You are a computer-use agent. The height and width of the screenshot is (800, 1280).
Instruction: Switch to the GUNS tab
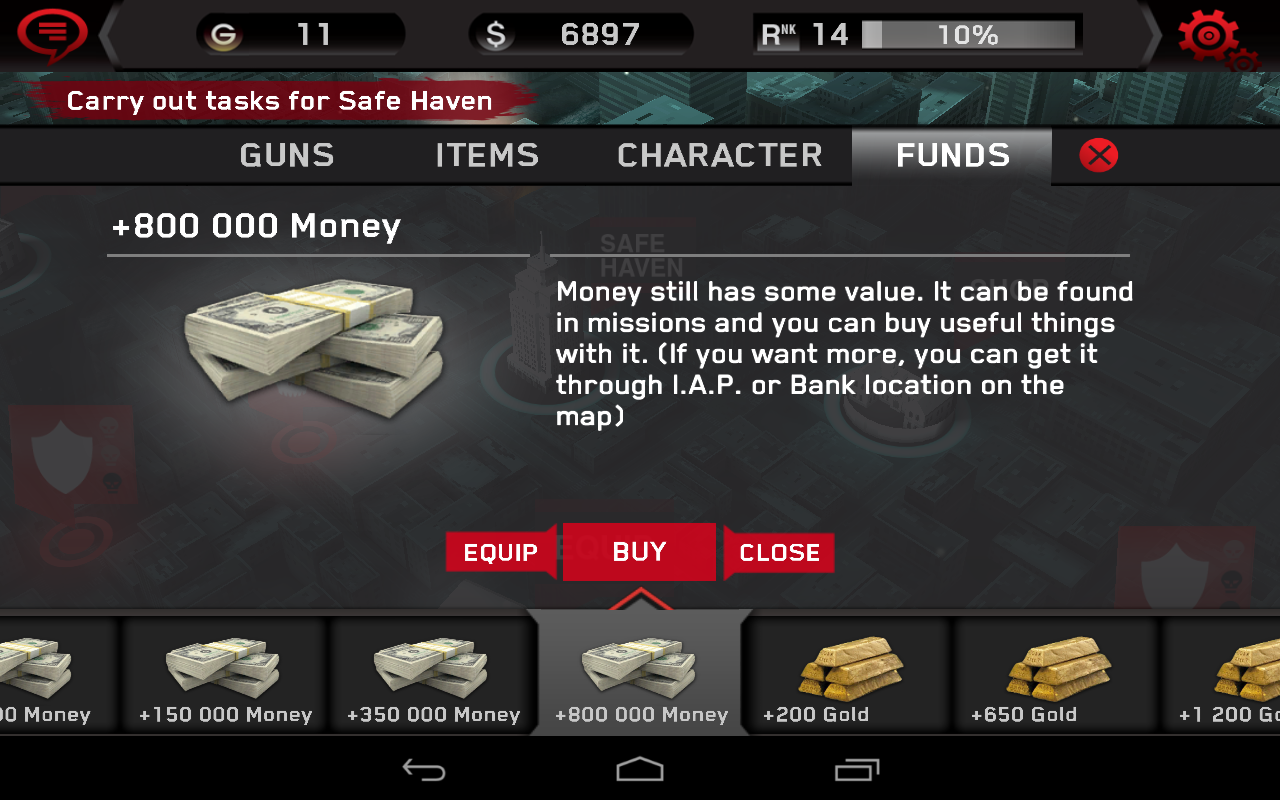286,156
